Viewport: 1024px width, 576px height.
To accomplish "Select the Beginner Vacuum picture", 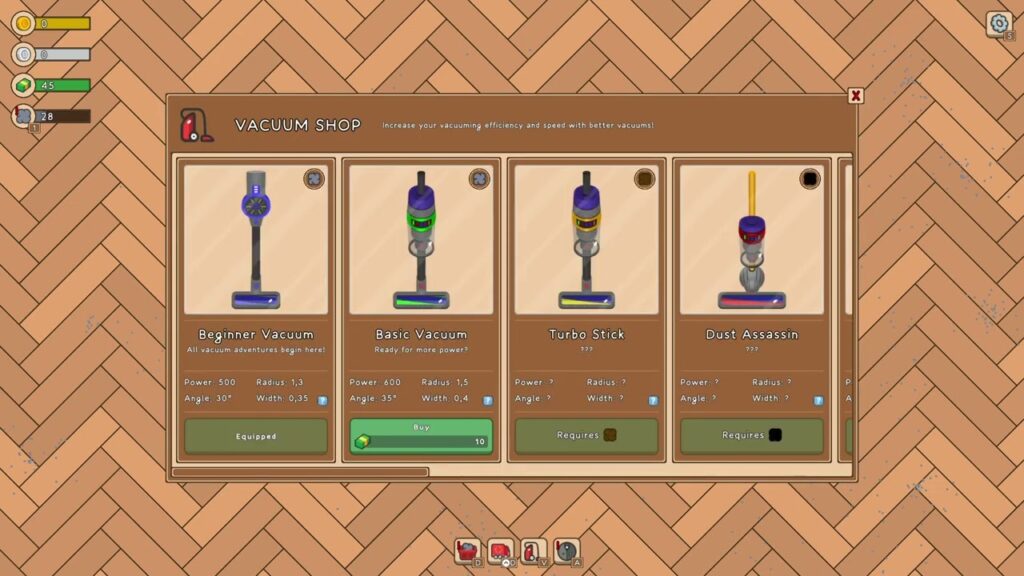I will click(256, 240).
